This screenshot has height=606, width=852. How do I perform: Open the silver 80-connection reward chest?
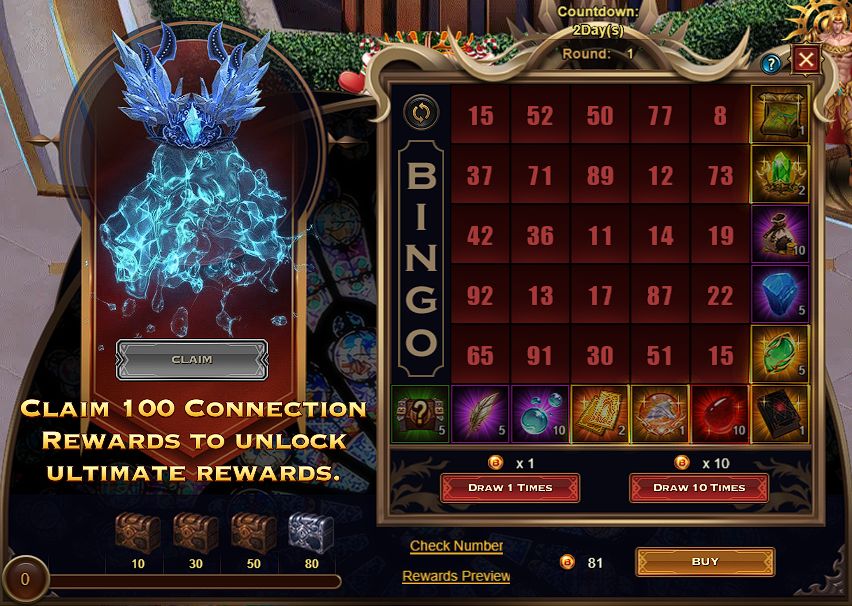(x=311, y=534)
